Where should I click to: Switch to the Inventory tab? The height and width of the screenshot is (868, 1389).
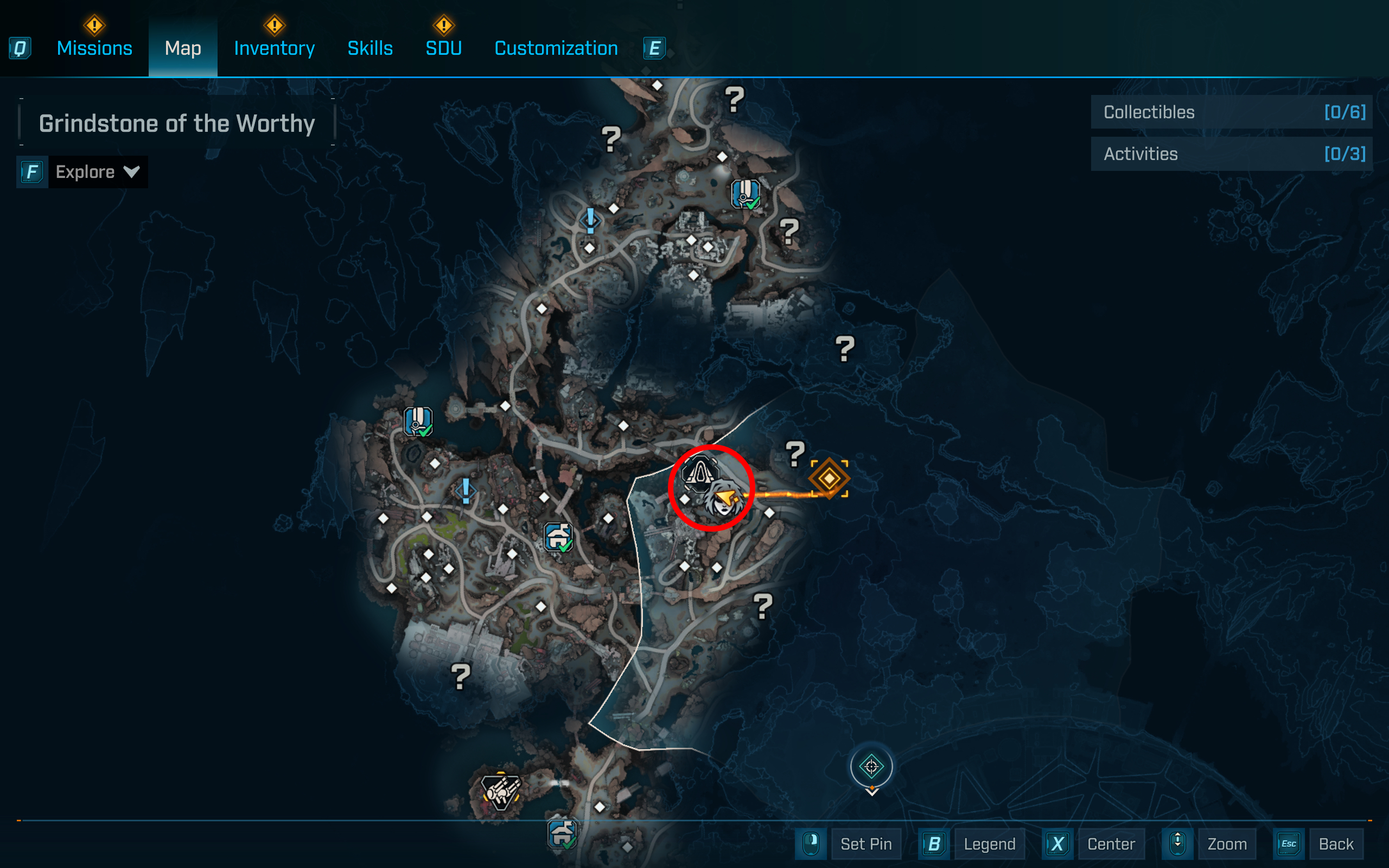click(274, 48)
